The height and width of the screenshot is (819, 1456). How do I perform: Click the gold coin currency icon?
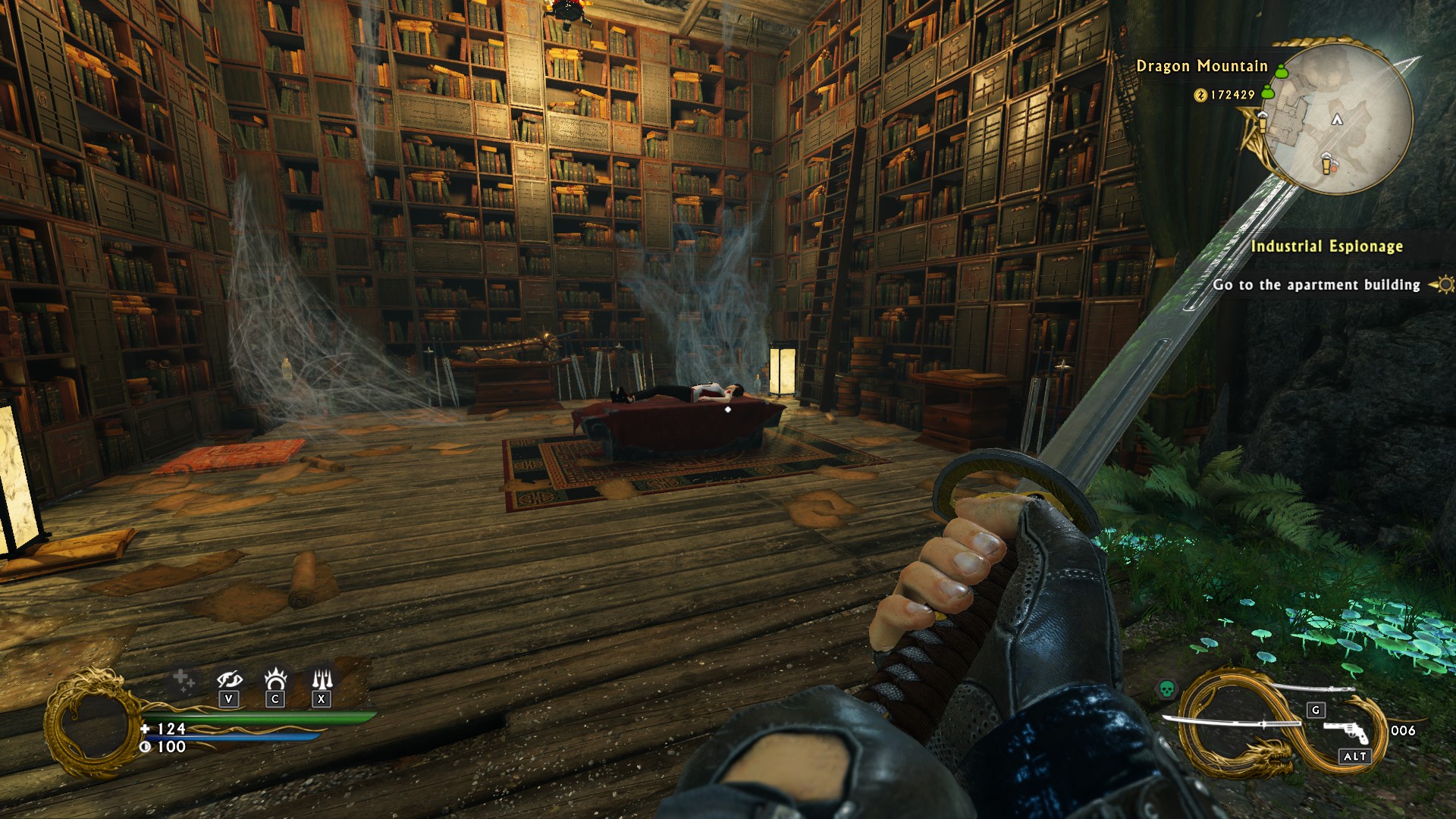point(1200,95)
